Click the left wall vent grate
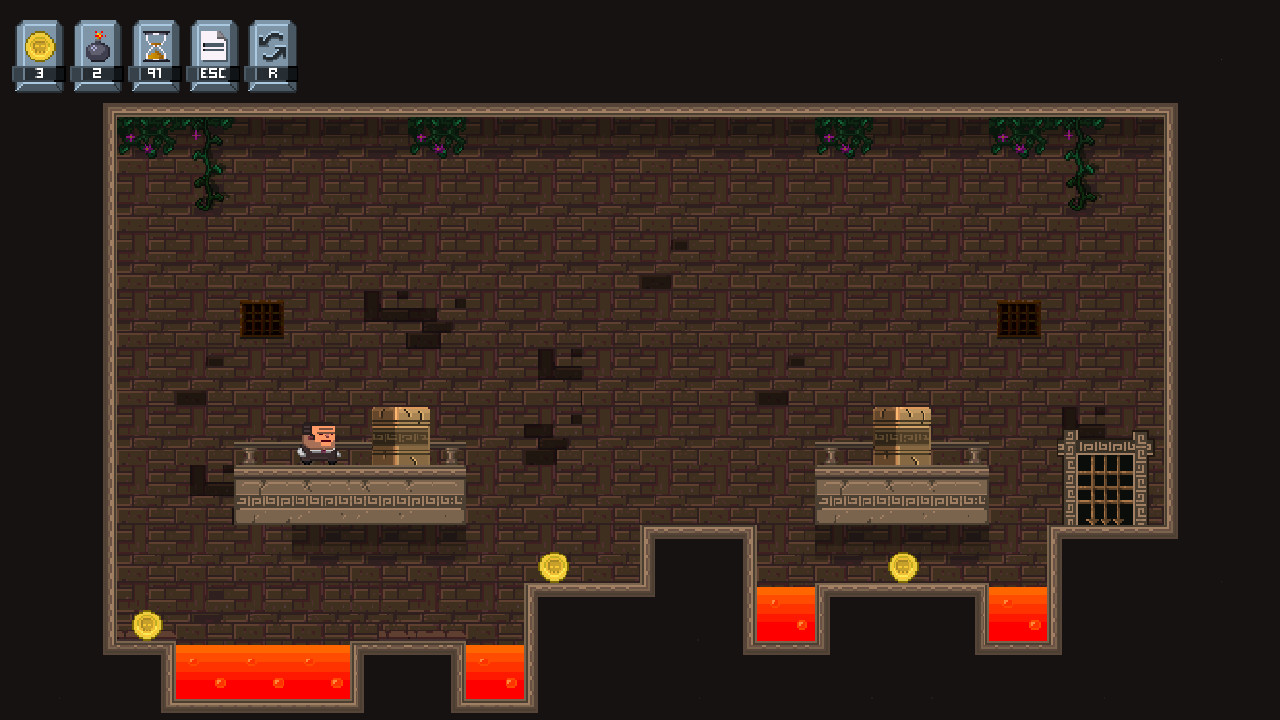Screen dimensions: 1280x720 point(262,318)
